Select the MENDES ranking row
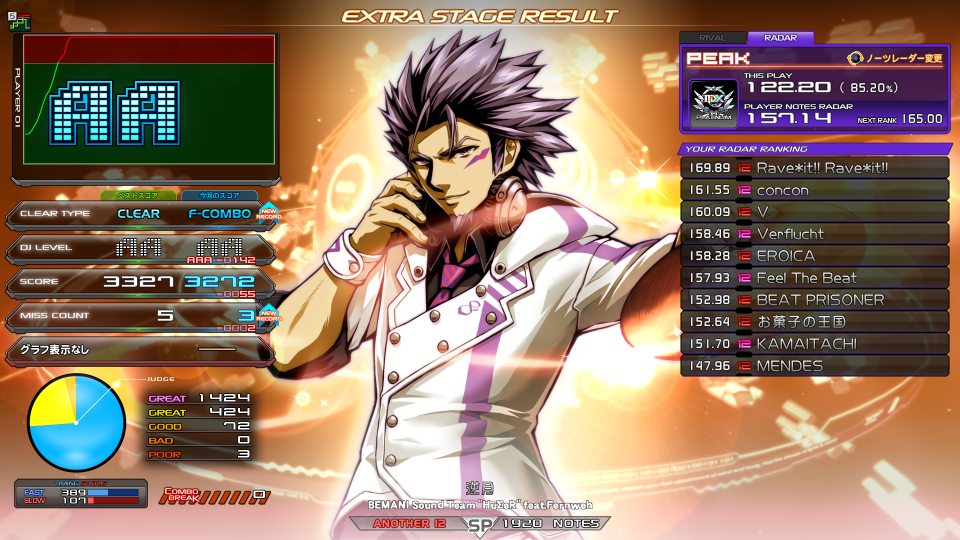Image resolution: width=960 pixels, height=540 pixels. click(x=814, y=366)
